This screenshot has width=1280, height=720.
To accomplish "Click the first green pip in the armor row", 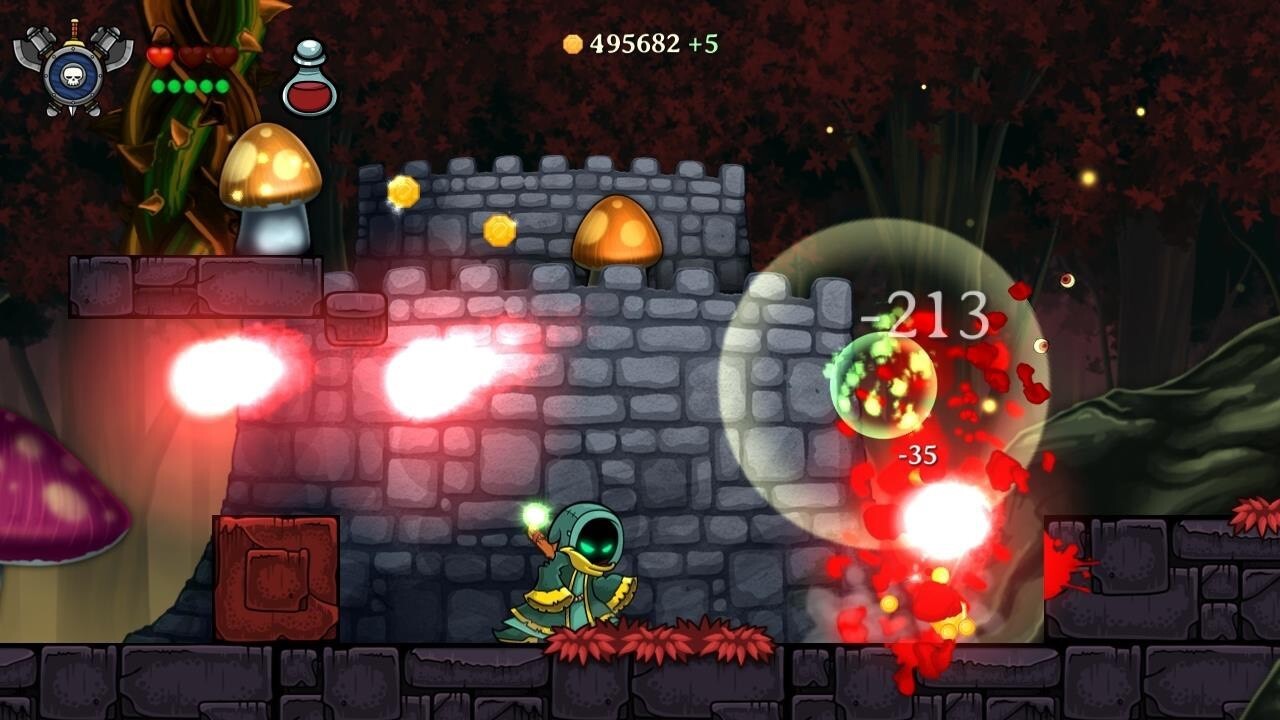I will coord(158,86).
